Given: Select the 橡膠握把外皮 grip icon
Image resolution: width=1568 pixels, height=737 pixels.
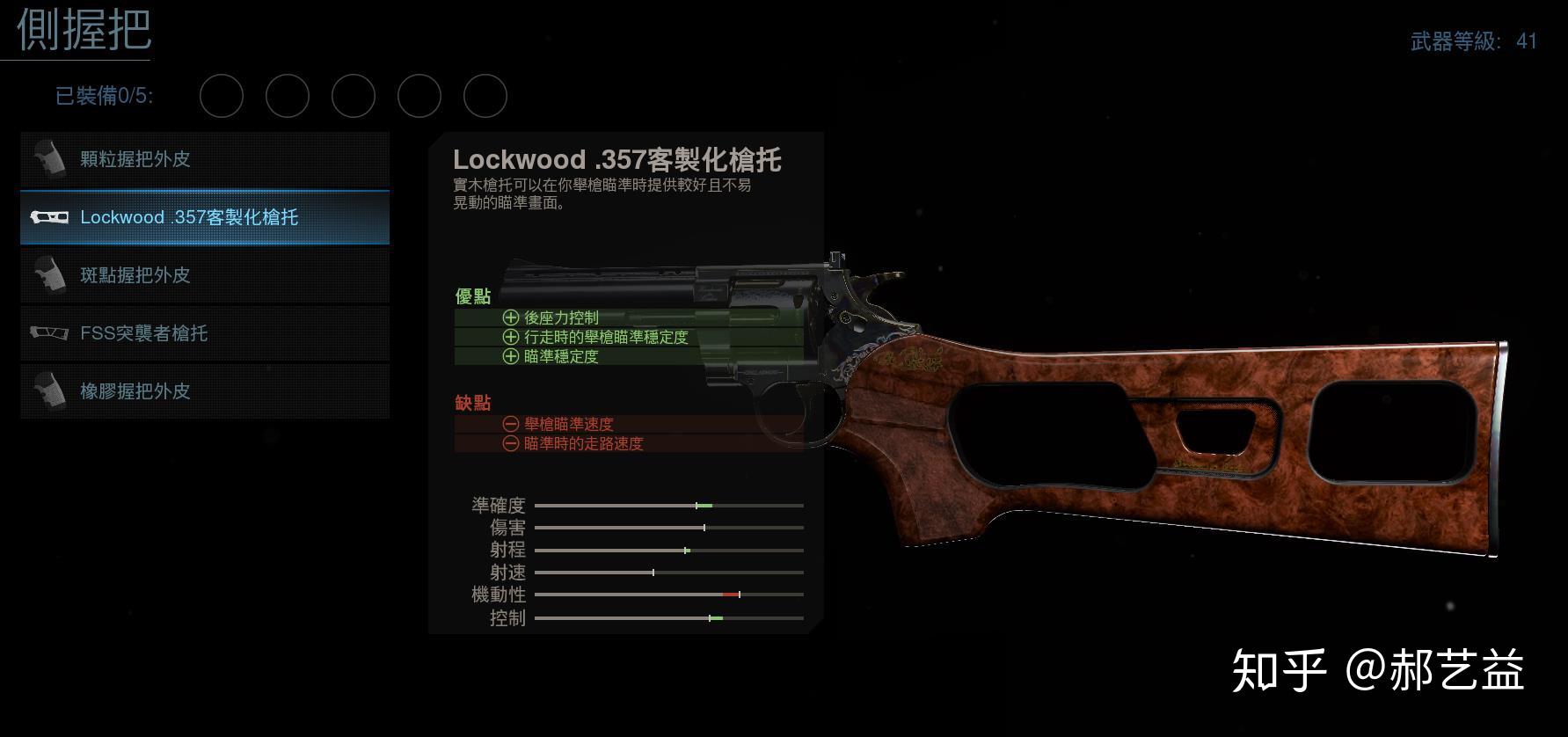Looking at the screenshot, I should coord(51,391).
